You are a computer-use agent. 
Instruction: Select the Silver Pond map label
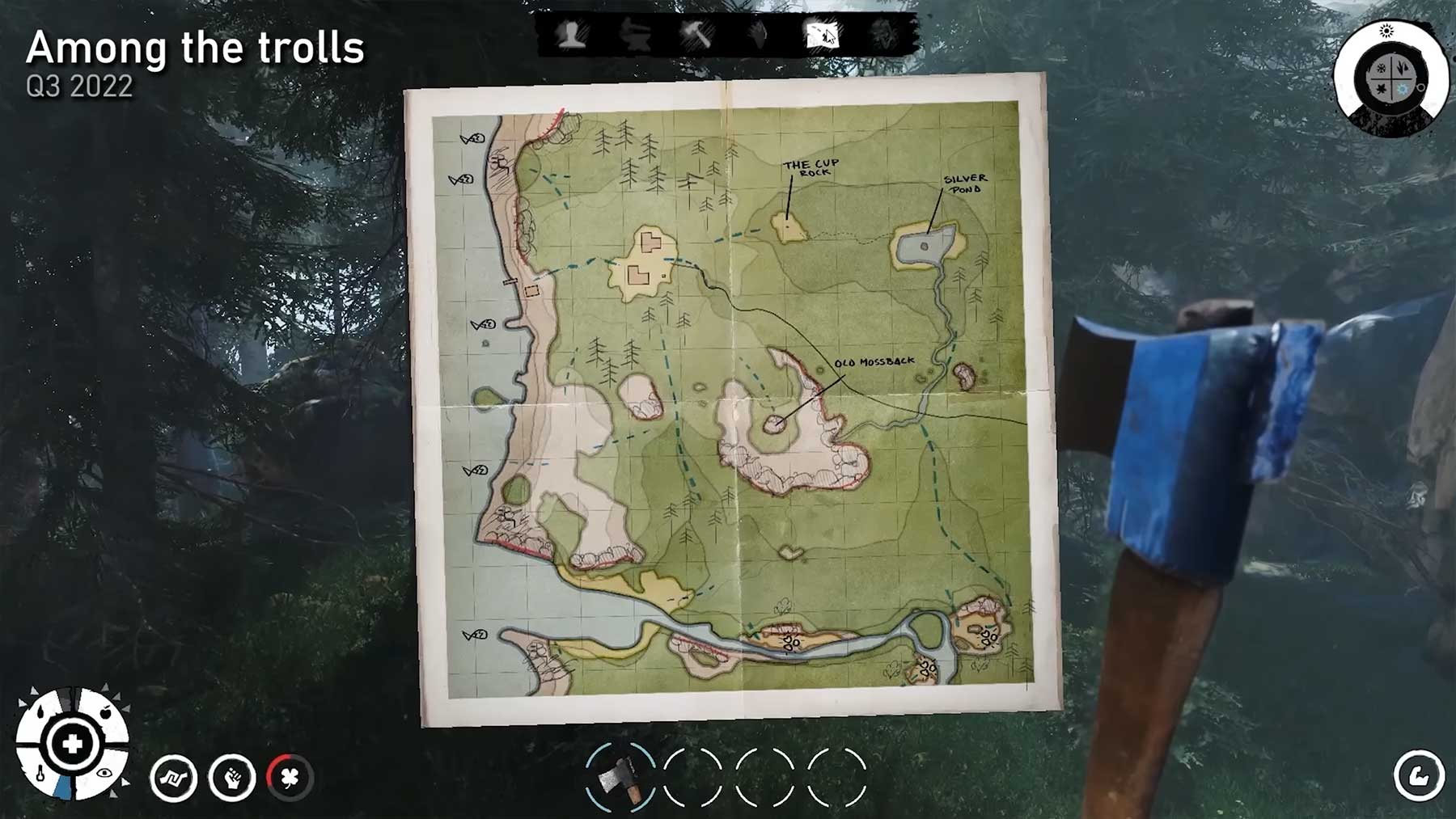point(965,184)
